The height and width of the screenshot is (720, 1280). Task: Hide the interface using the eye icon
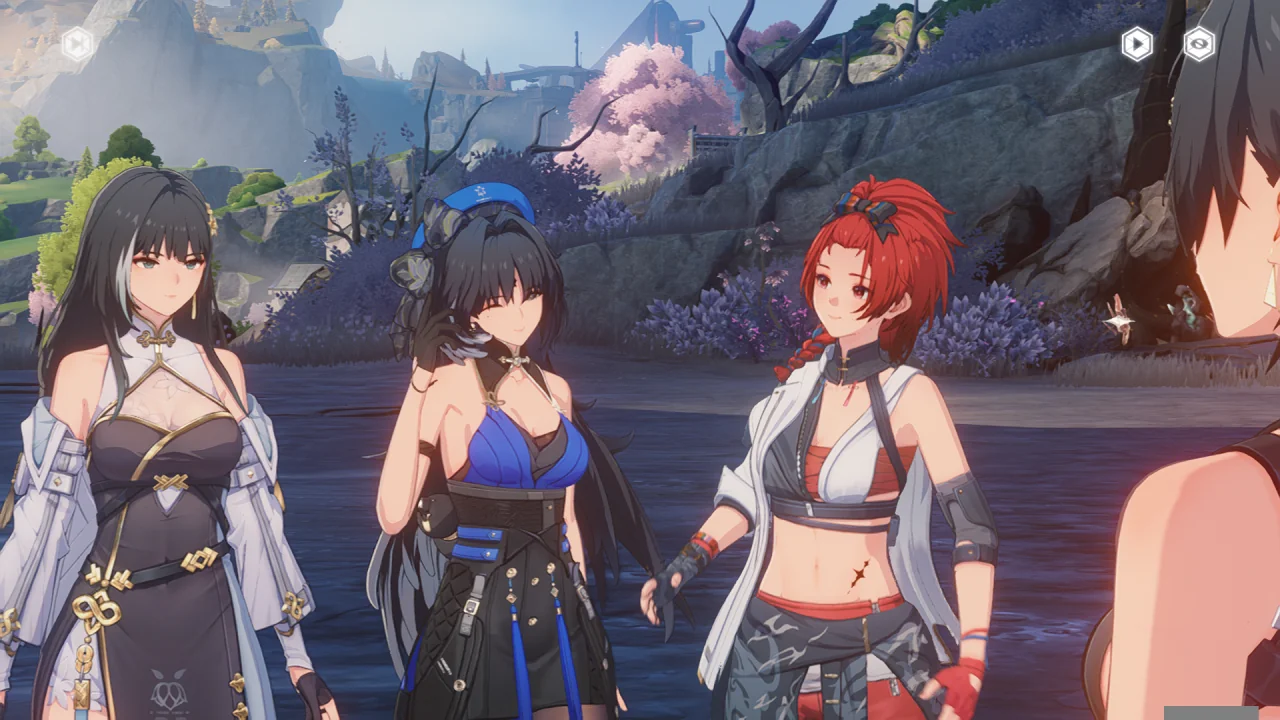[x=1199, y=44]
